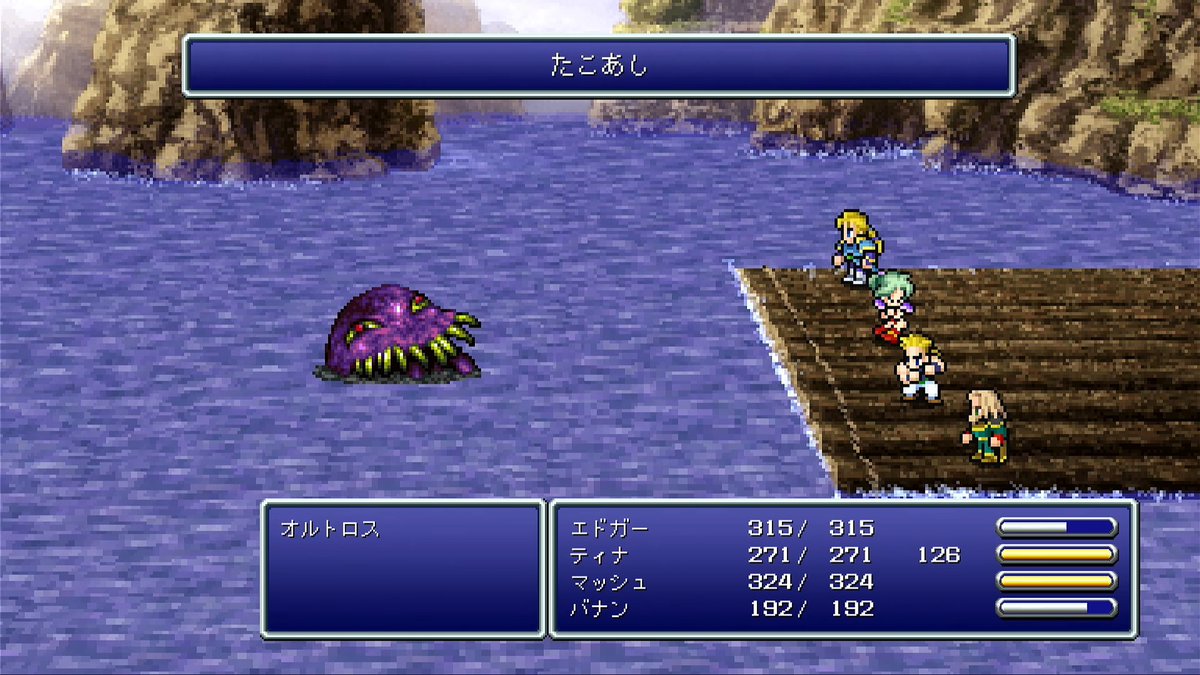1200x675 pixels.
Task: Pick マッシュ from the party rows
Action: tap(609, 581)
